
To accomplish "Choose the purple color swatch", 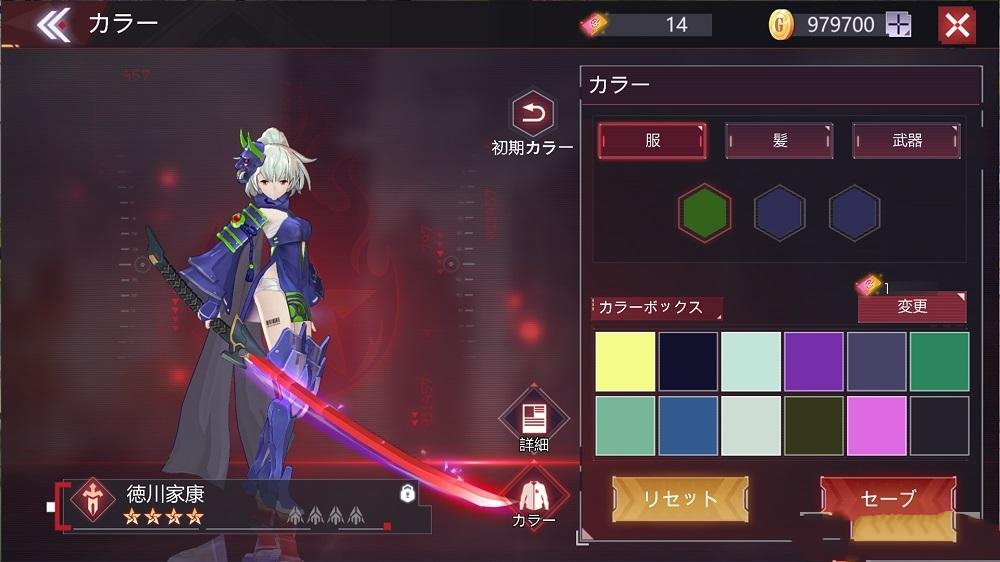I will pos(814,362).
